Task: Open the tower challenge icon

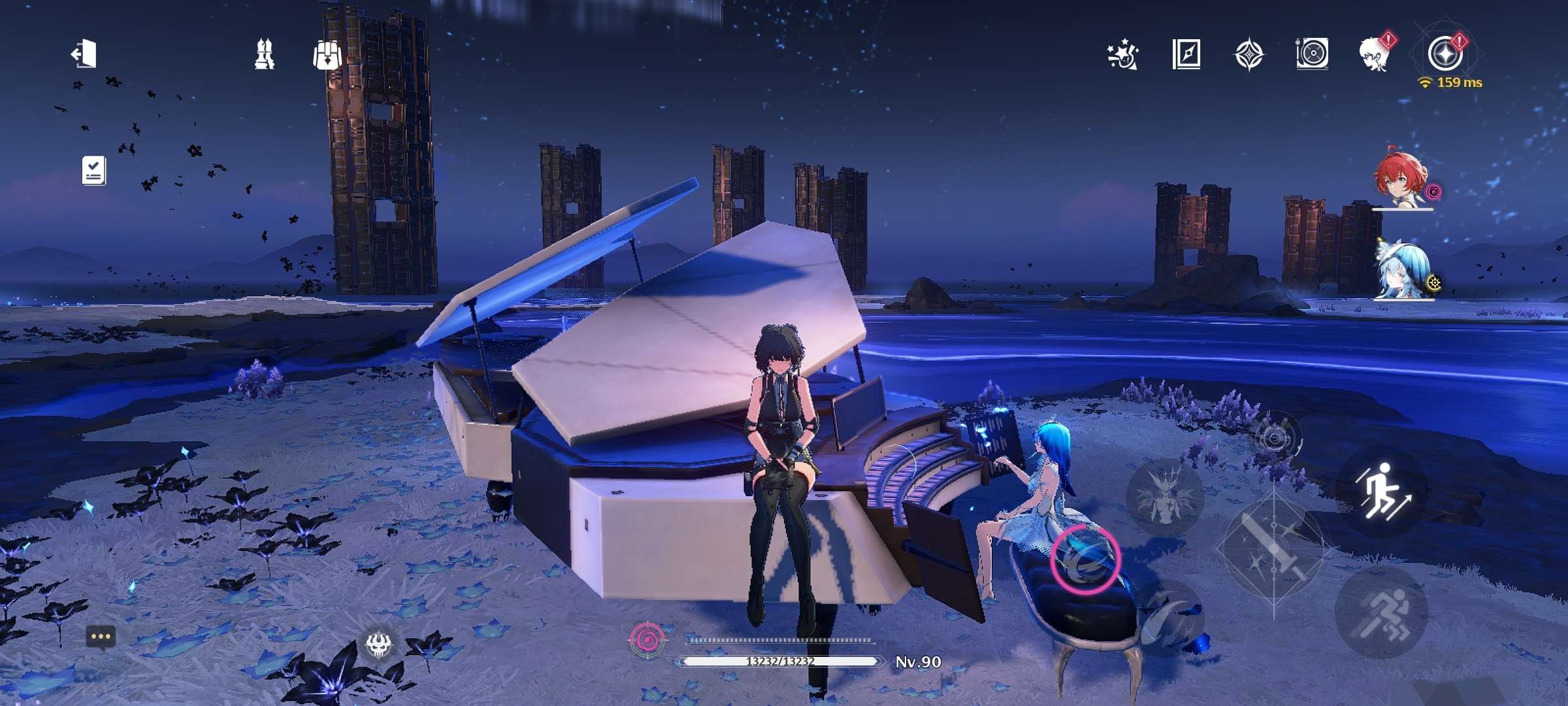Action: coord(264,54)
